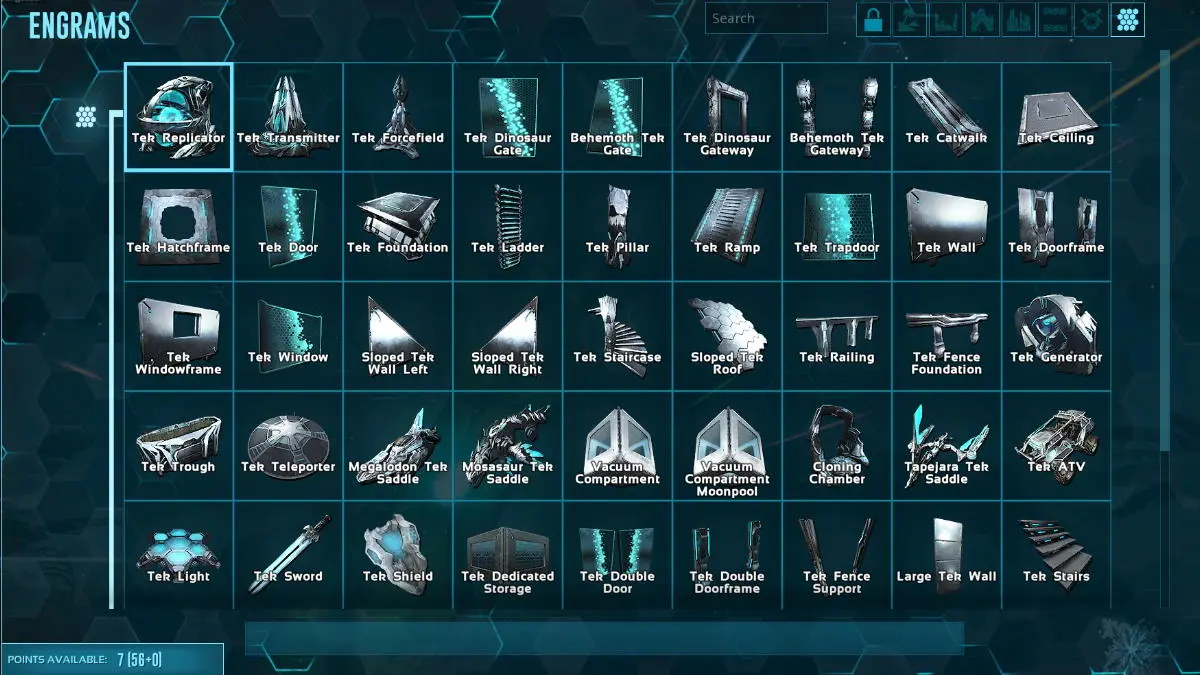Choose the Tek Sword engram
This screenshot has width=1200, height=675.
point(288,555)
